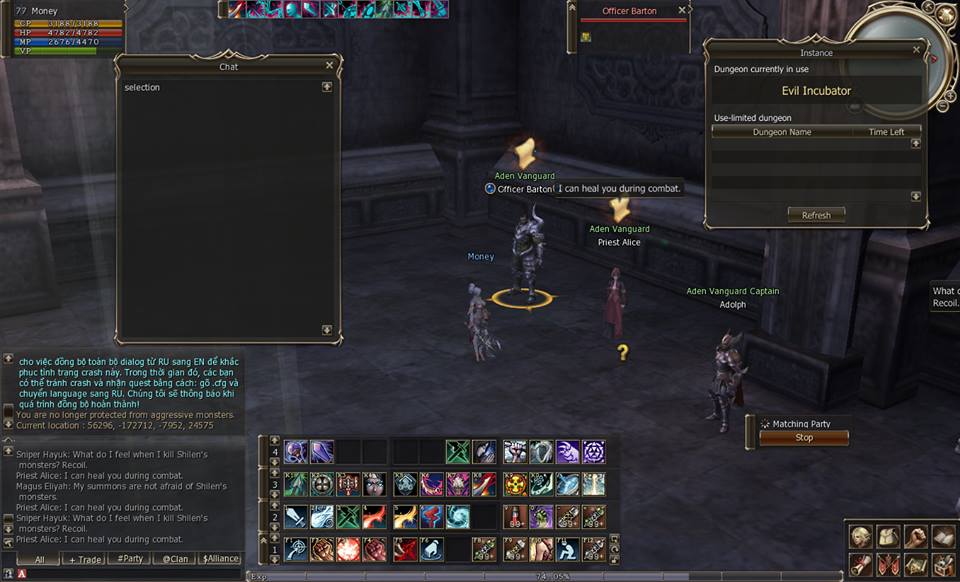Open the quest scroll icon
Screen dimensions: 960x582
pos(859,565)
